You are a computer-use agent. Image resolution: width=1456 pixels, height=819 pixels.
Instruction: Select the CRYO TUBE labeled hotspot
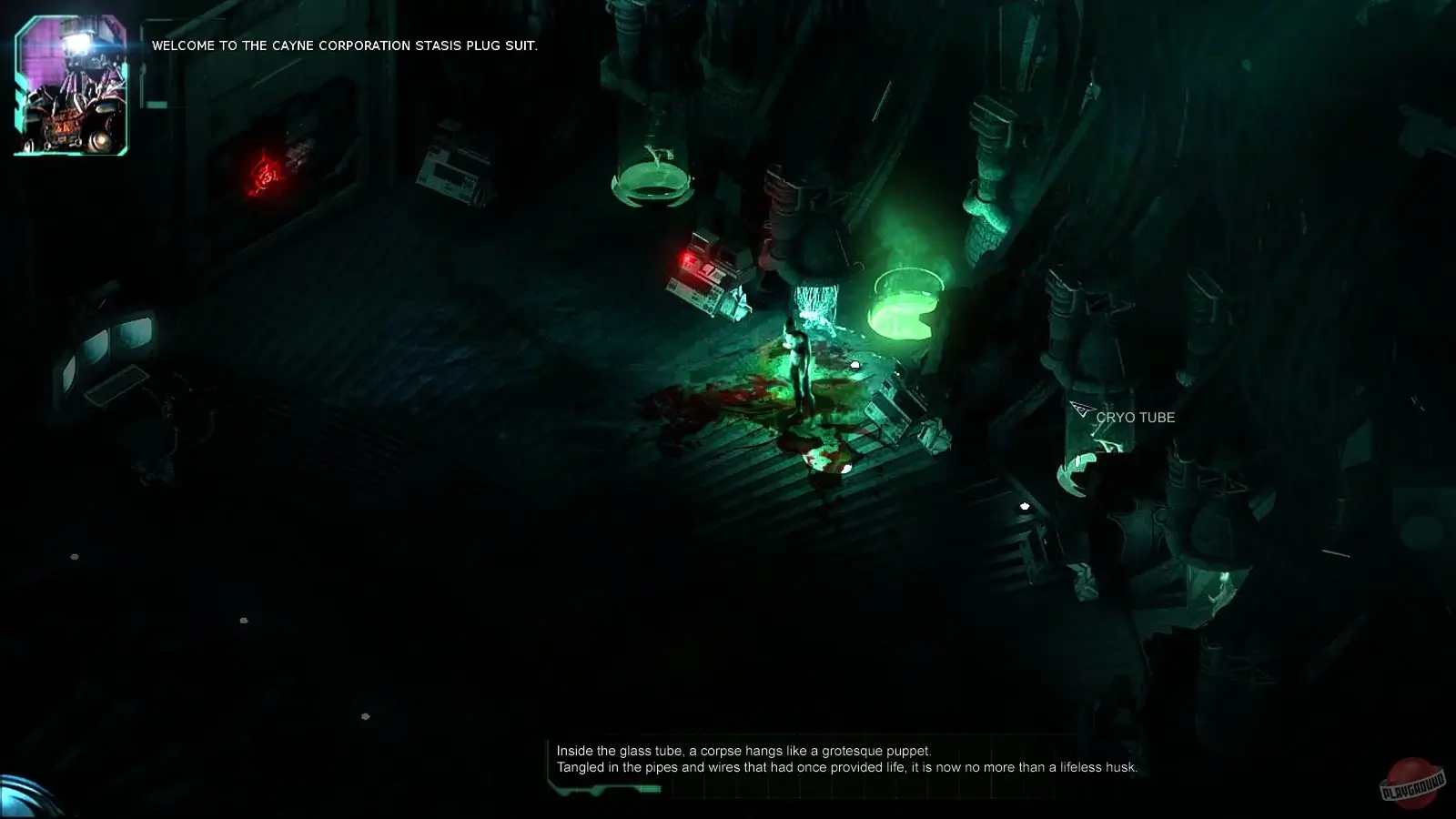coord(1137,418)
